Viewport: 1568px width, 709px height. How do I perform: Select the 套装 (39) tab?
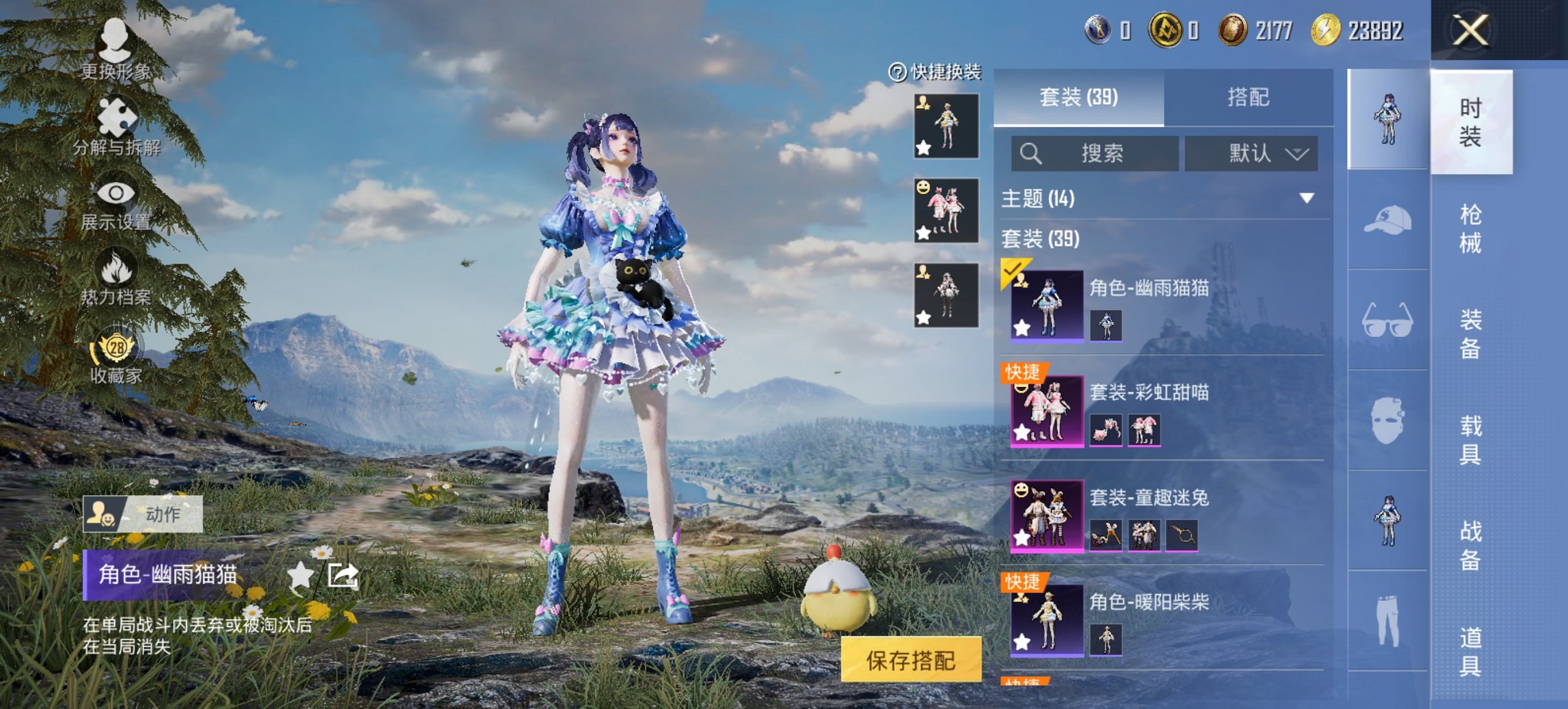click(1078, 98)
